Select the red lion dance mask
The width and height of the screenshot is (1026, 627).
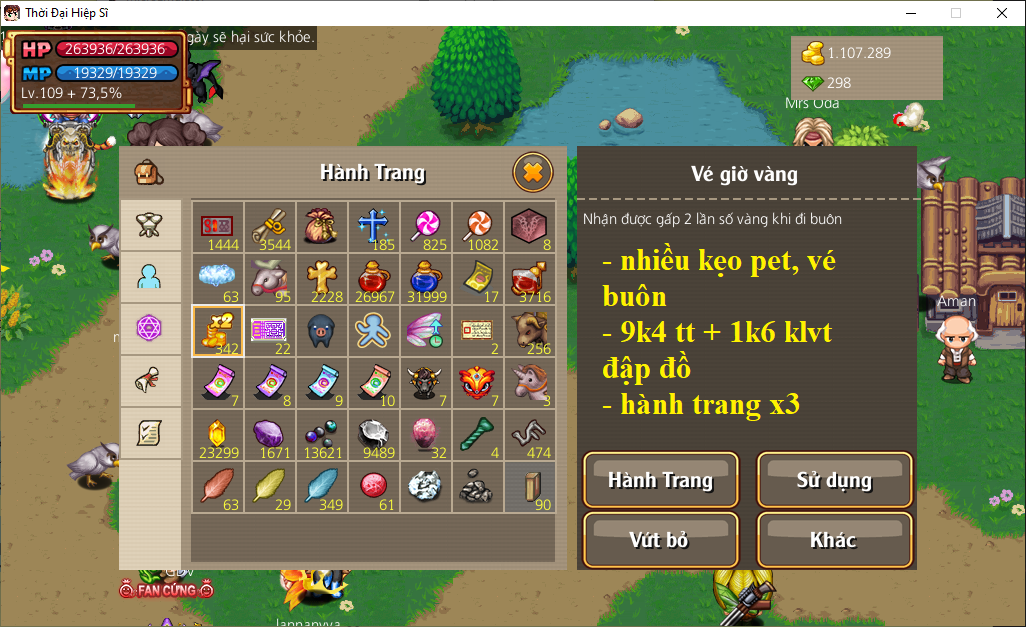pyautogui.click(x=477, y=382)
